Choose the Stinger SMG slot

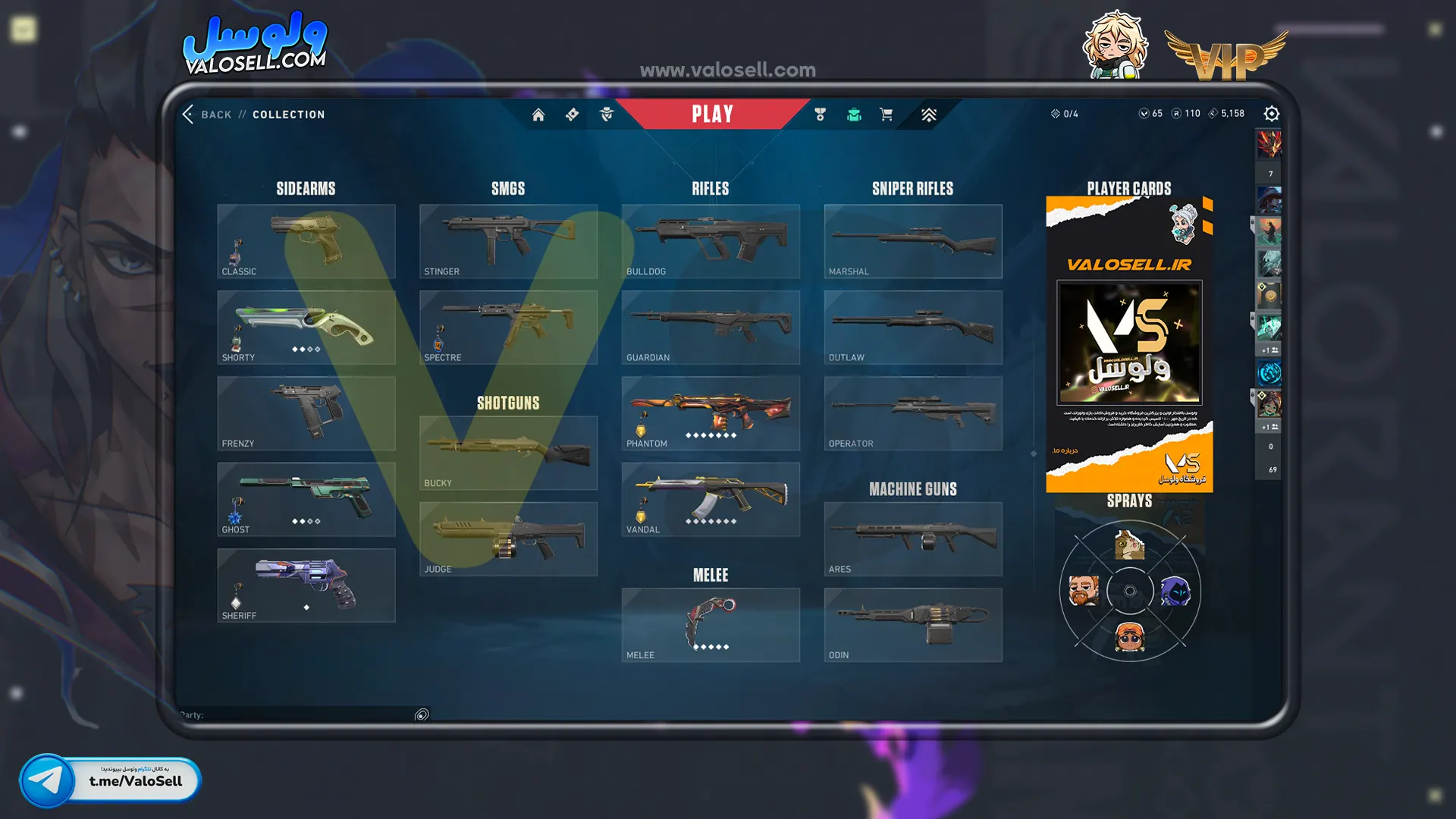tap(508, 241)
